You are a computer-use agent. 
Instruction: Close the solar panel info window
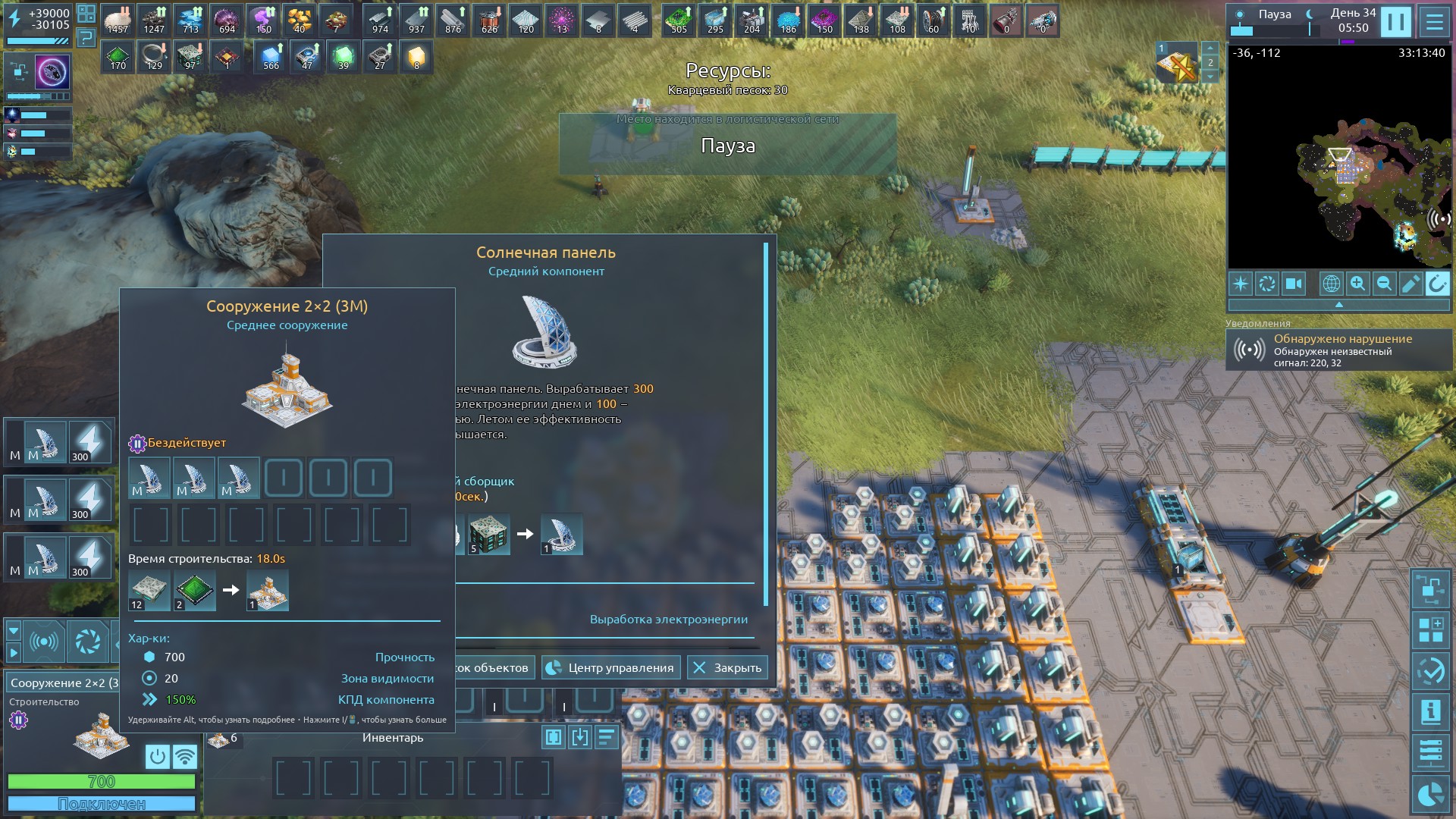[727, 667]
